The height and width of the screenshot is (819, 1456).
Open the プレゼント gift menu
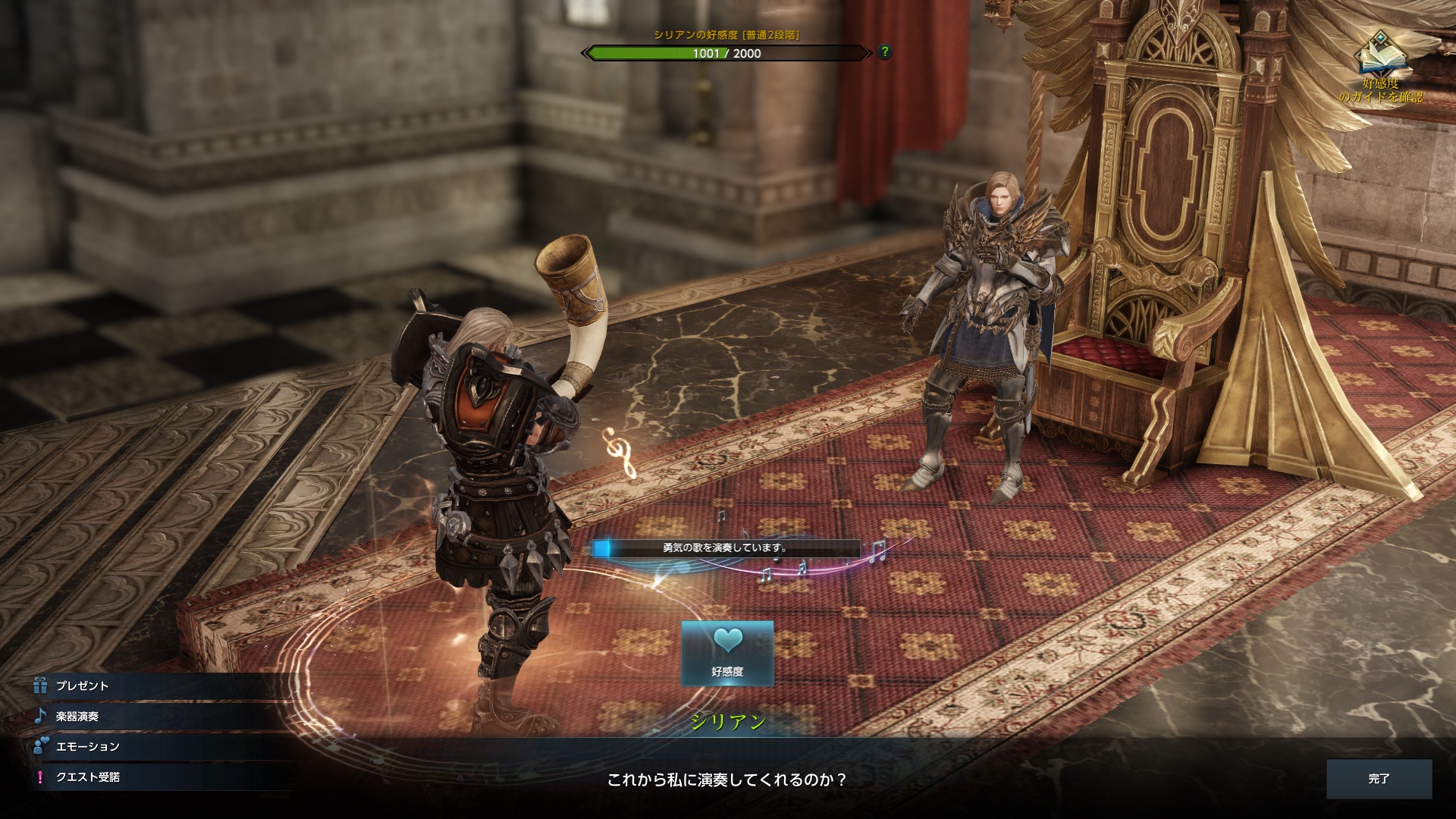(x=83, y=686)
